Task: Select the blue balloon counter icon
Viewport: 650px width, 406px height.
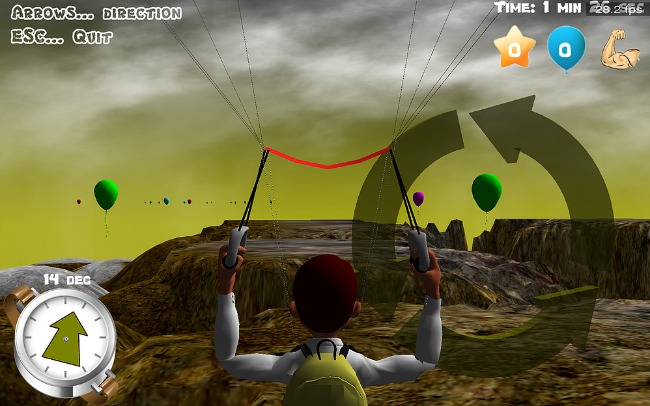Action: pyautogui.click(x=565, y=48)
